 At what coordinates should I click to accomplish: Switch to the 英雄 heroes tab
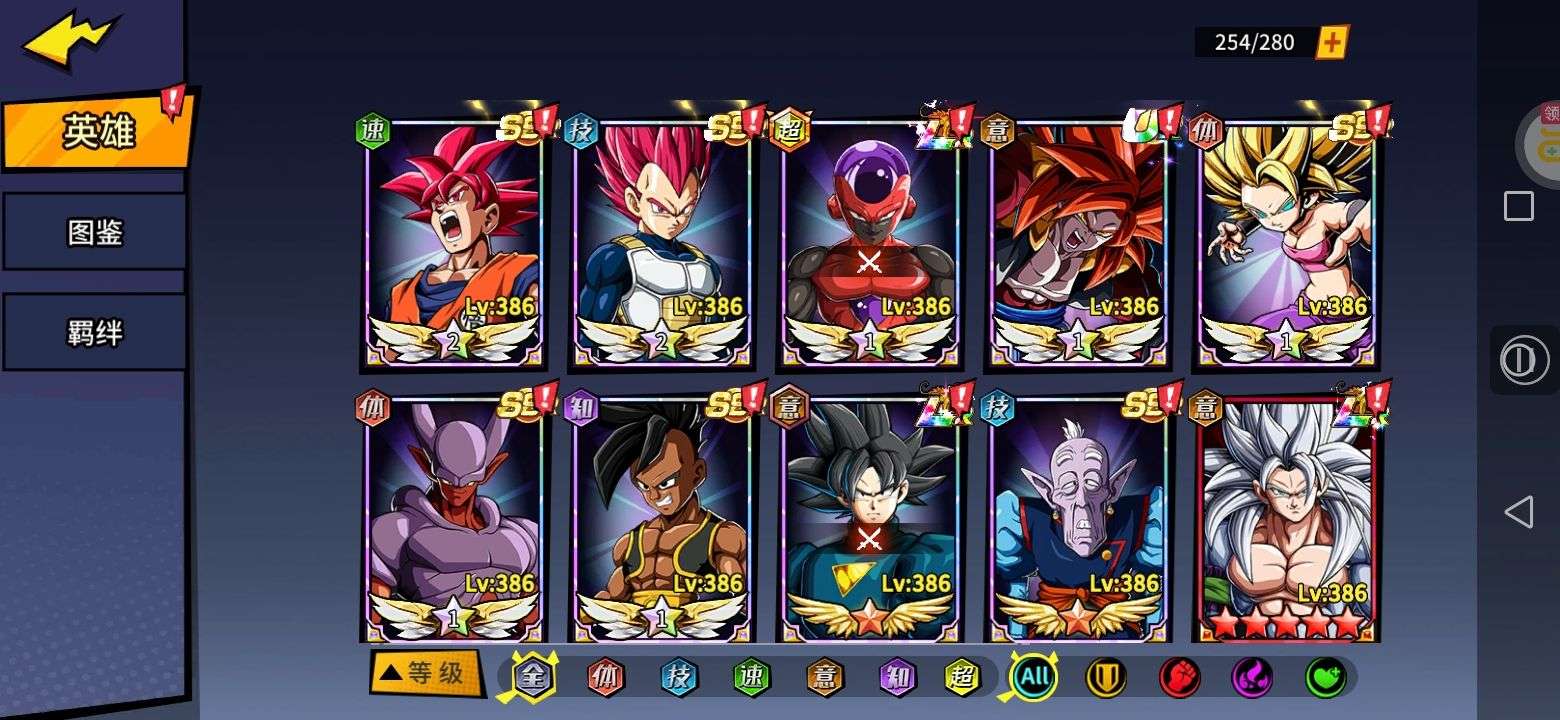pos(96,131)
